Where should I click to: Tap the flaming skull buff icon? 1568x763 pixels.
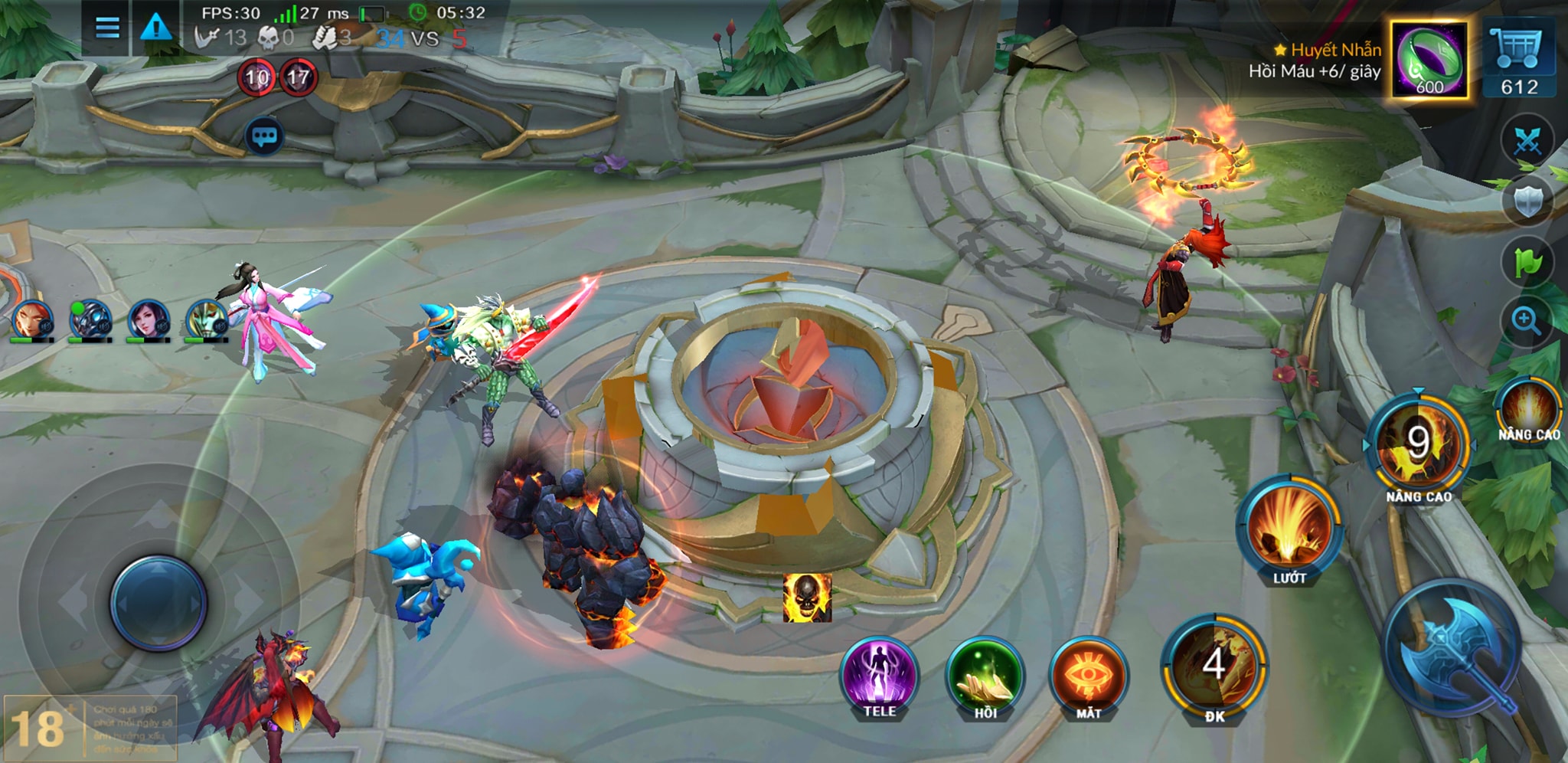pos(807,598)
